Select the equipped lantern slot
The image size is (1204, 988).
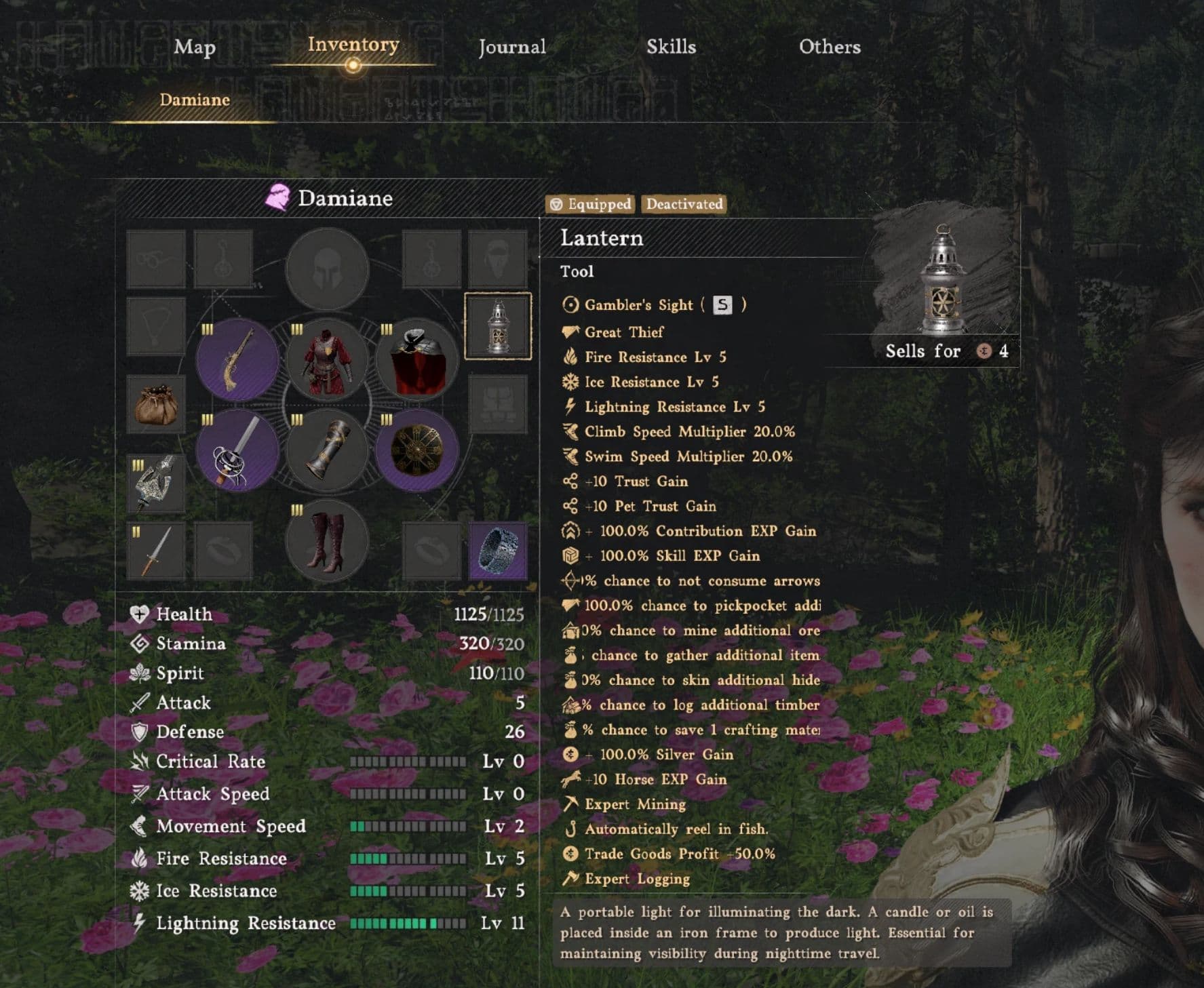(498, 326)
